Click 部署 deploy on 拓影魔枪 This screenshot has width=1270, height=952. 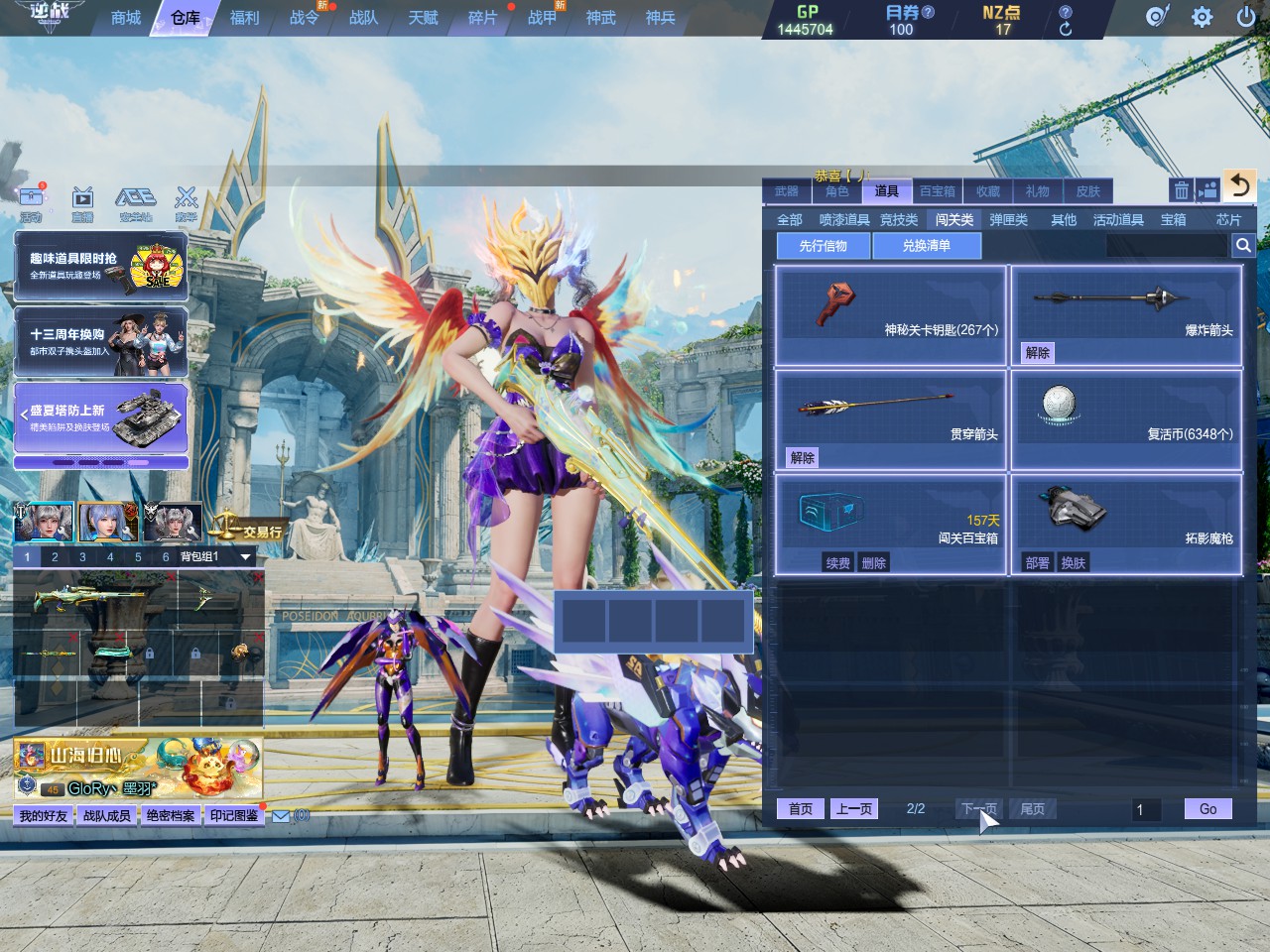pyautogui.click(x=1037, y=563)
